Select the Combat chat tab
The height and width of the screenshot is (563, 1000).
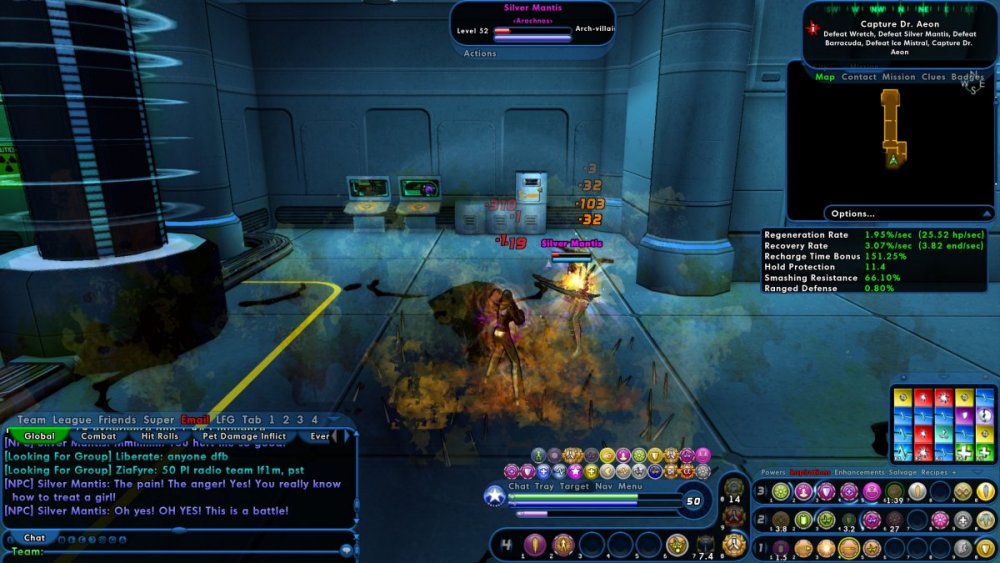click(98, 436)
